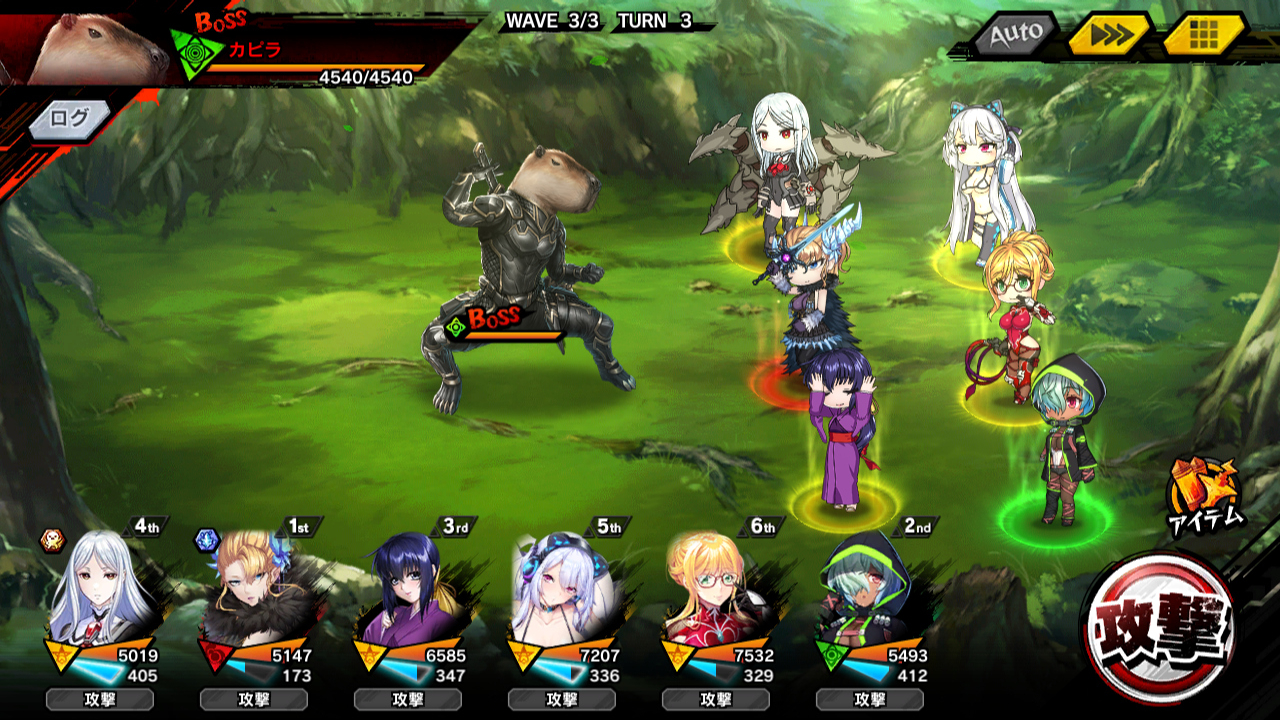Image resolution: width=1280 pixels, height=720 pixels.
Task: Change action under the 7207 HP character
Action: (x=562, y=700)
